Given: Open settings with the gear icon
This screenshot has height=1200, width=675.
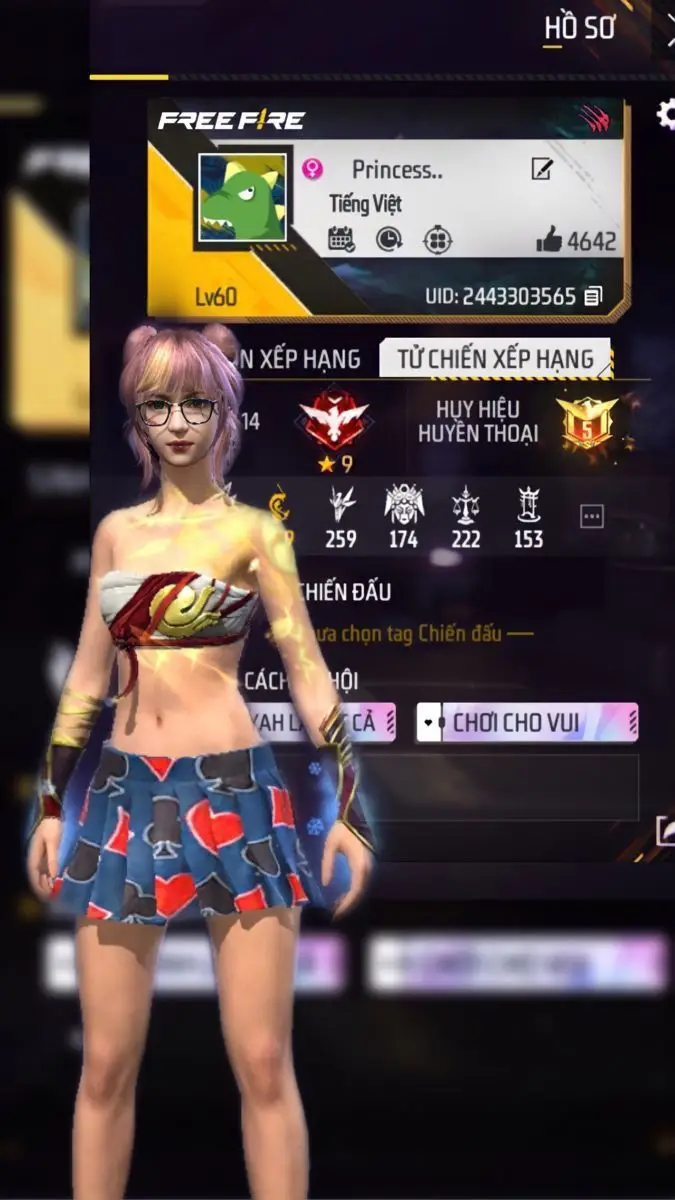Looking at the screenshot, I should [667, 115].
